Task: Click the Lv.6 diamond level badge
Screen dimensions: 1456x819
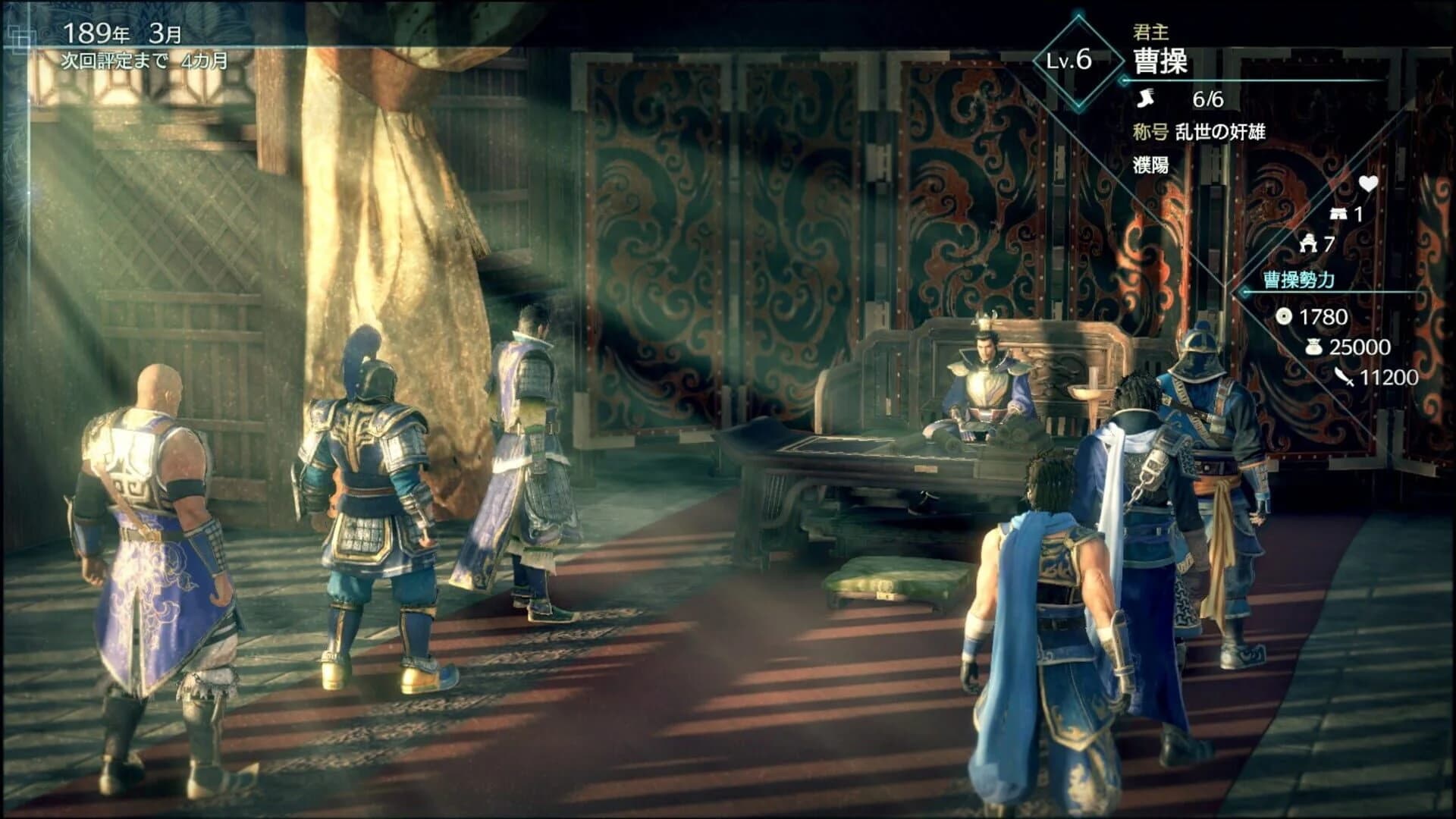Action: click(1075, 59)
